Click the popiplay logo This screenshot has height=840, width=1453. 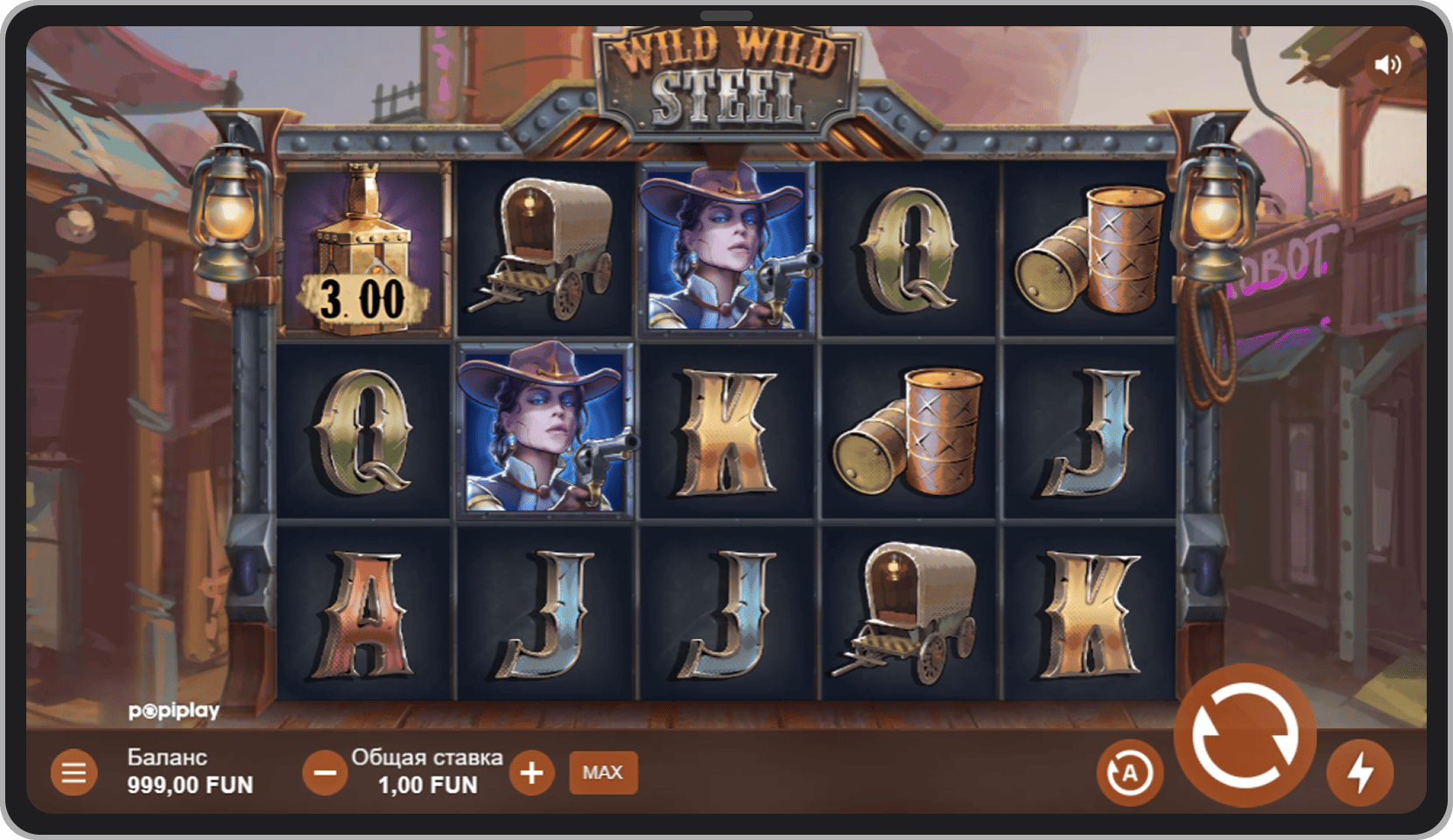(174, 710)
